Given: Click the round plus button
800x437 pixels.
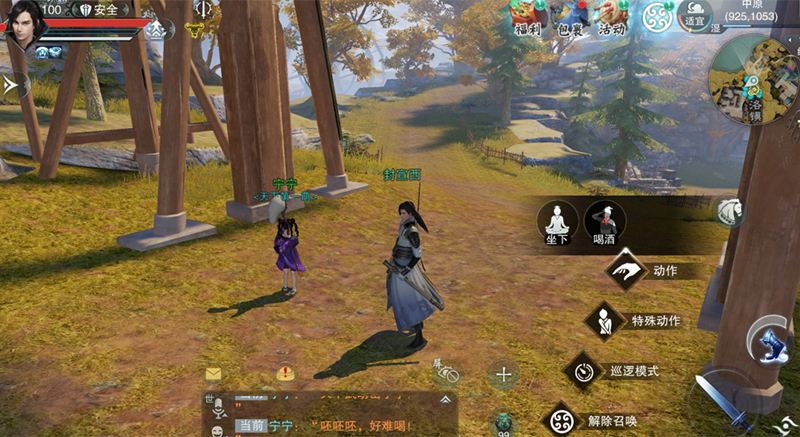Looking at the screenshot, I should (503, 376).
